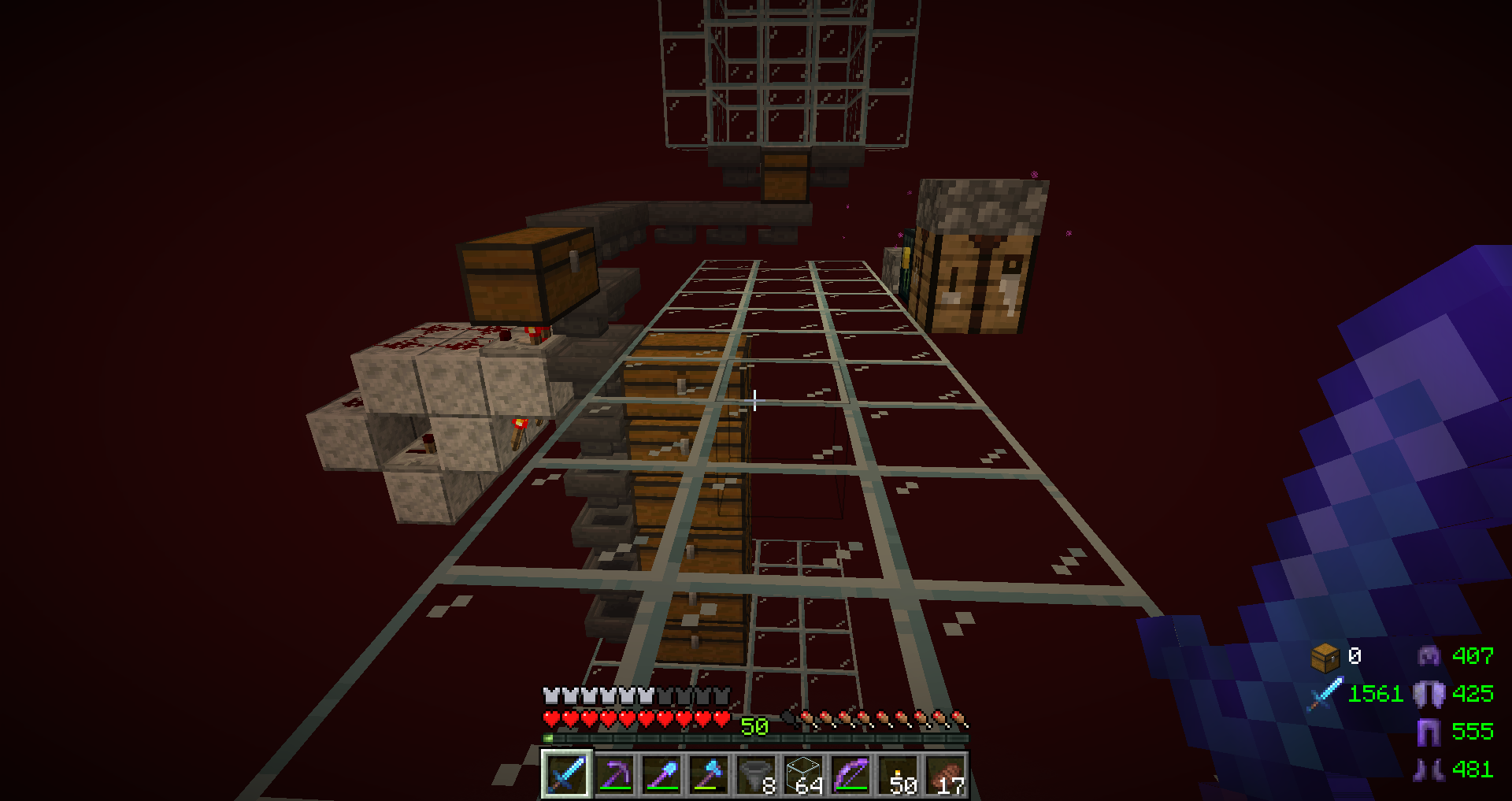
Task: Choose the cooked meat stack of 17
Action: (x=945, y=774)
